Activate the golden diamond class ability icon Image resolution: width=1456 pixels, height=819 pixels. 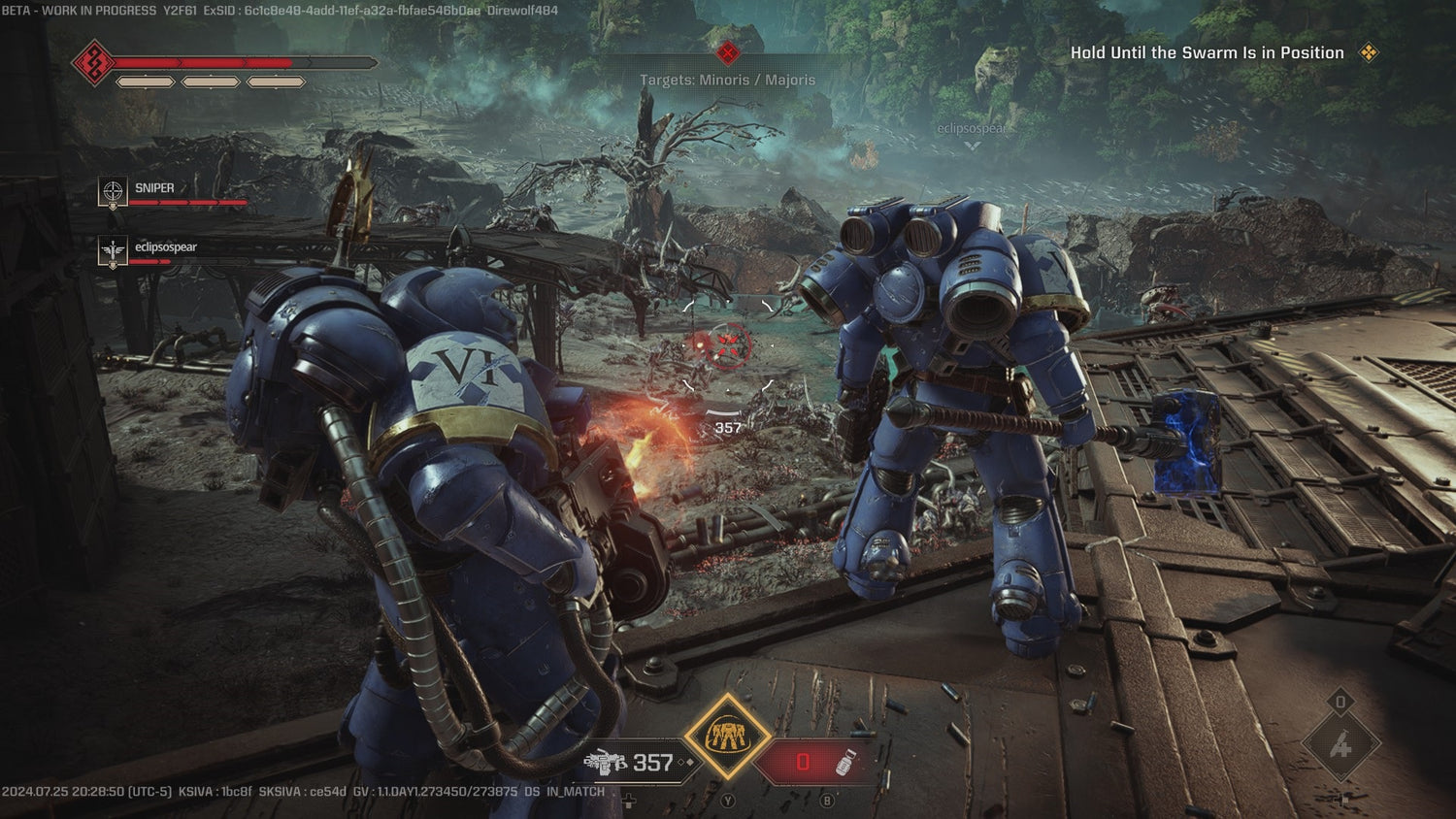point(727,737)
